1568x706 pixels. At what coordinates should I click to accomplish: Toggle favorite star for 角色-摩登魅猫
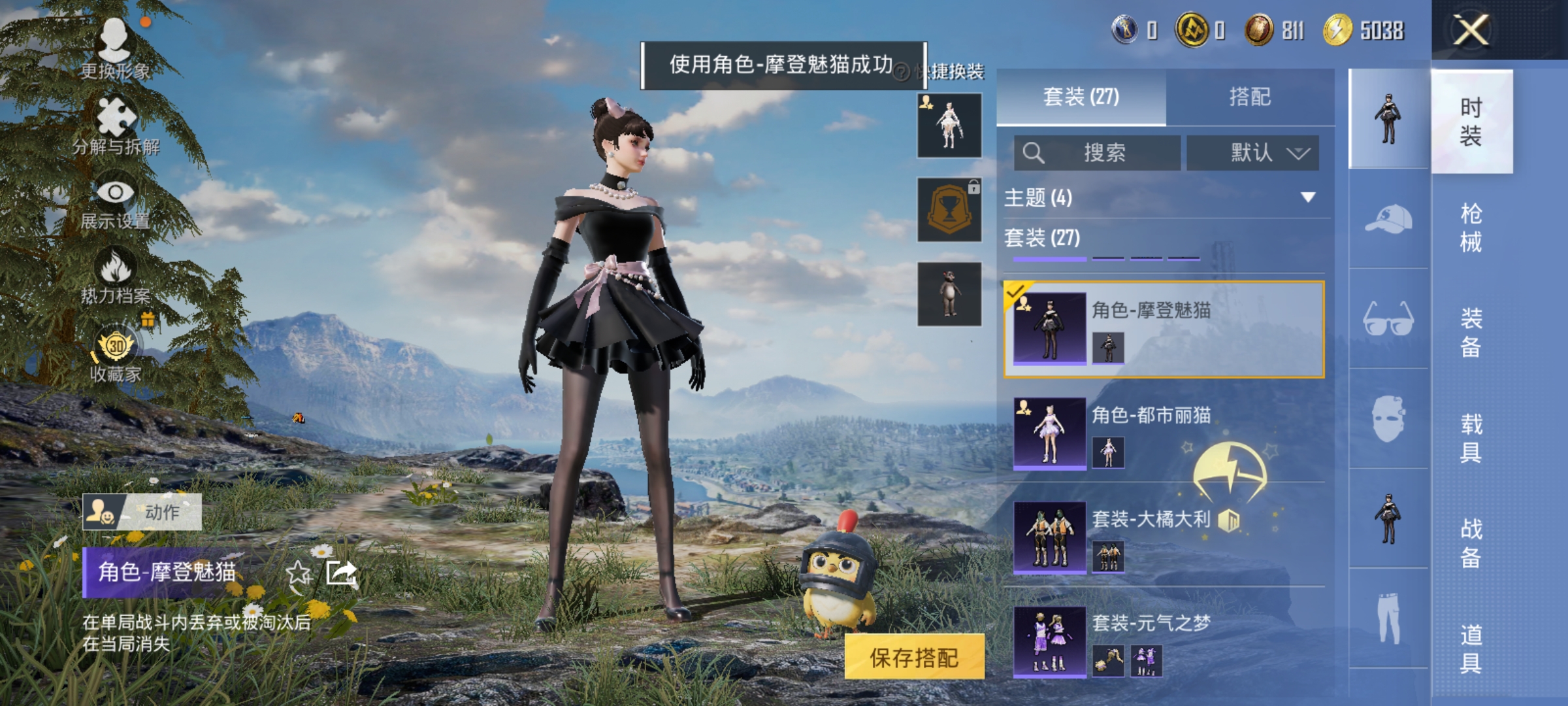299,573
